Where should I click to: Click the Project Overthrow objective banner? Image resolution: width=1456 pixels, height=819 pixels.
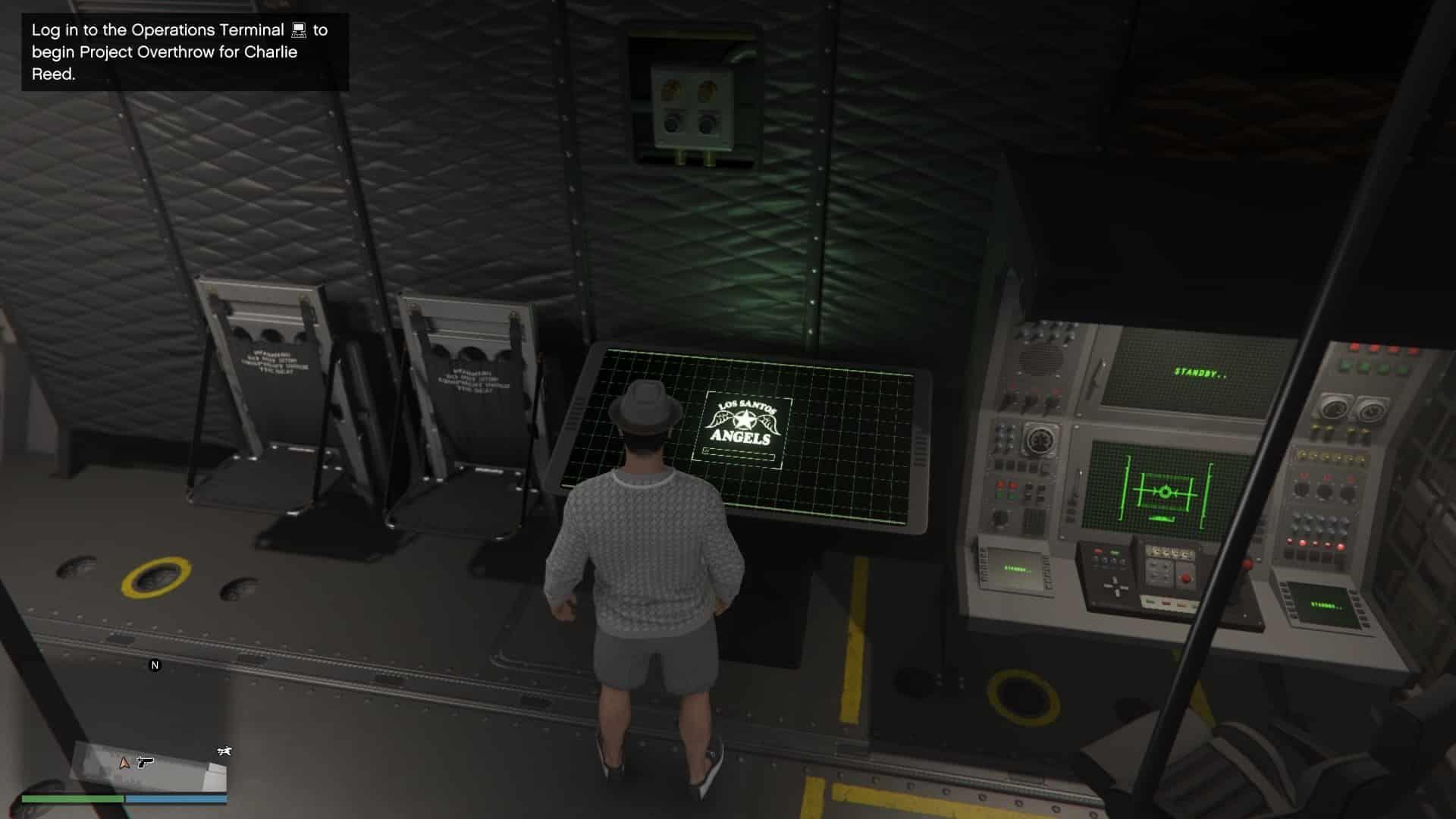click(x=186, y=51)
